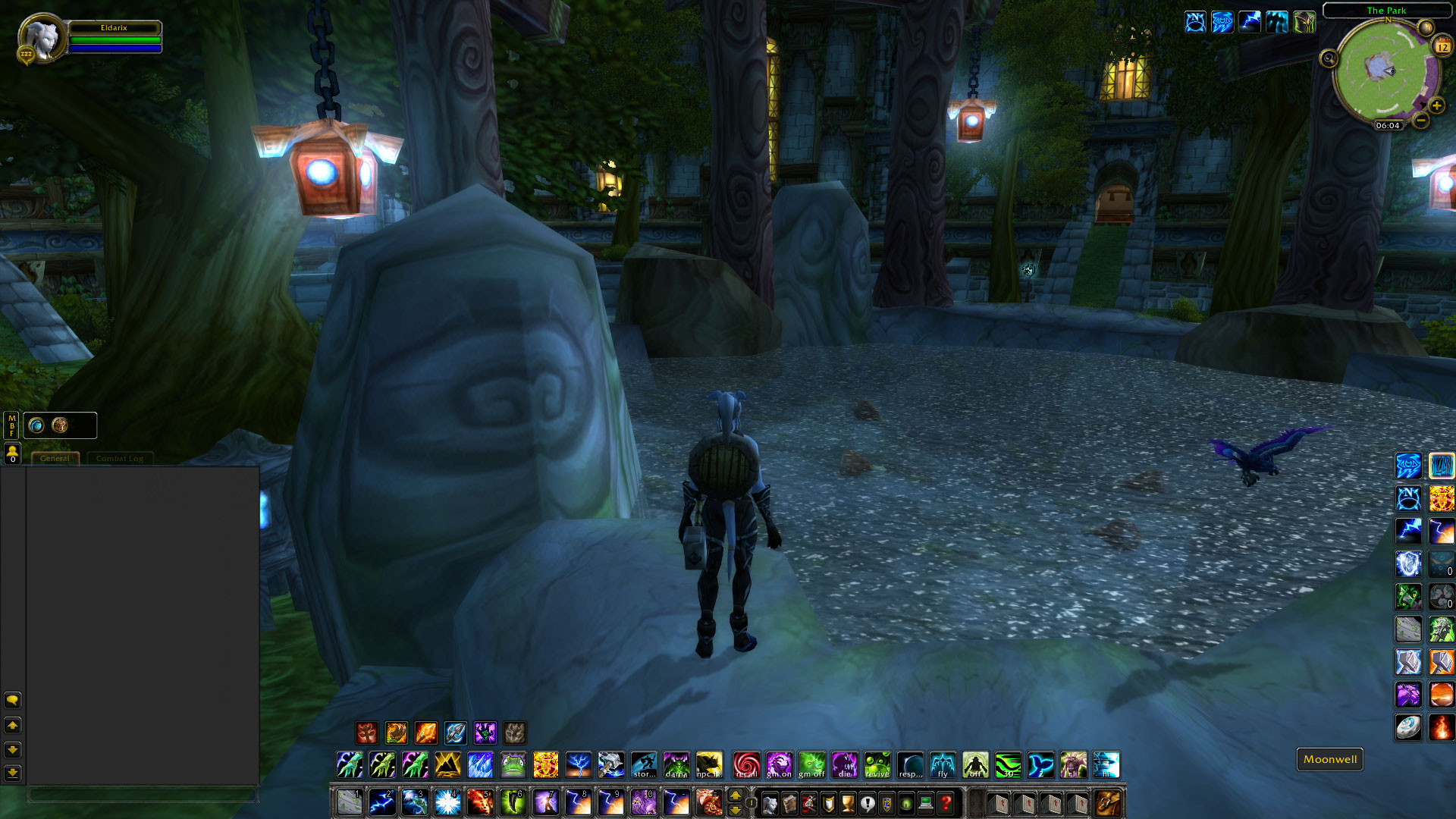This screenshot has width=1456, height=819.
Task: Select the General chat tab
Action: (55, 458)
